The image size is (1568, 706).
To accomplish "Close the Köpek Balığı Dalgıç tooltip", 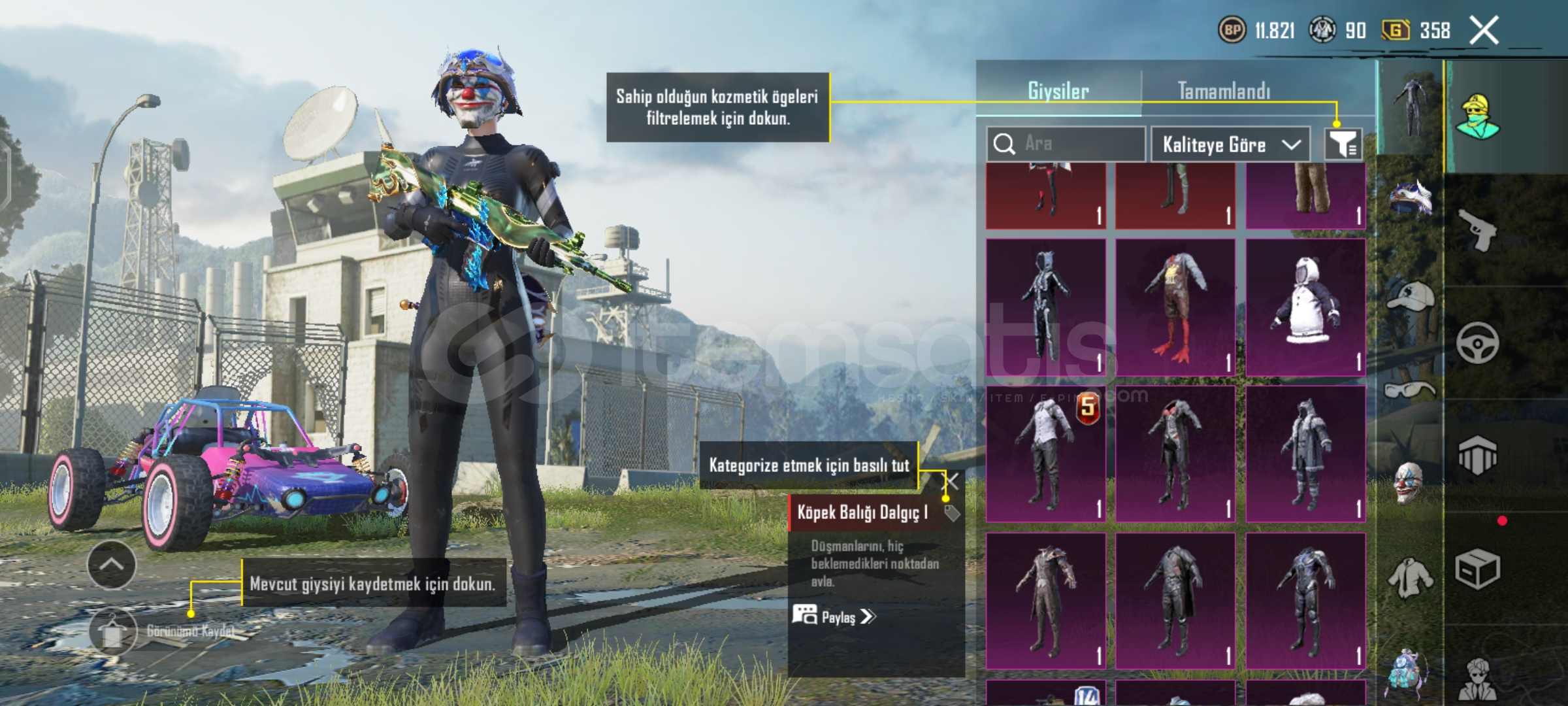I will 952,482.
